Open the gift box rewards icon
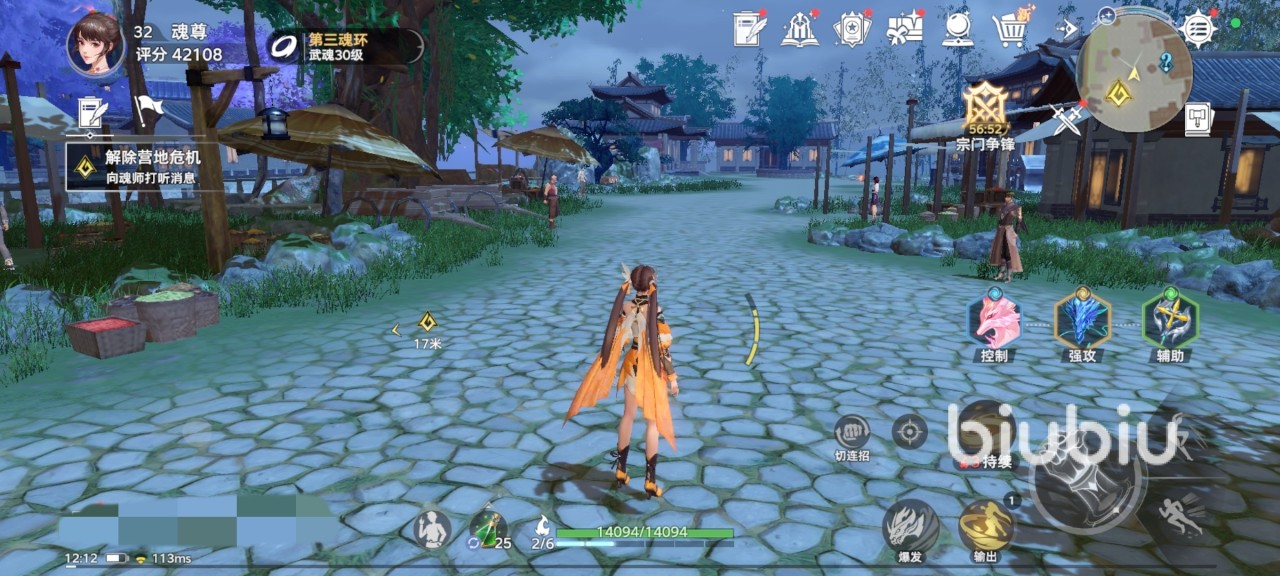Viewport: 1280px width, 576px height. click(x=904, y=28)
